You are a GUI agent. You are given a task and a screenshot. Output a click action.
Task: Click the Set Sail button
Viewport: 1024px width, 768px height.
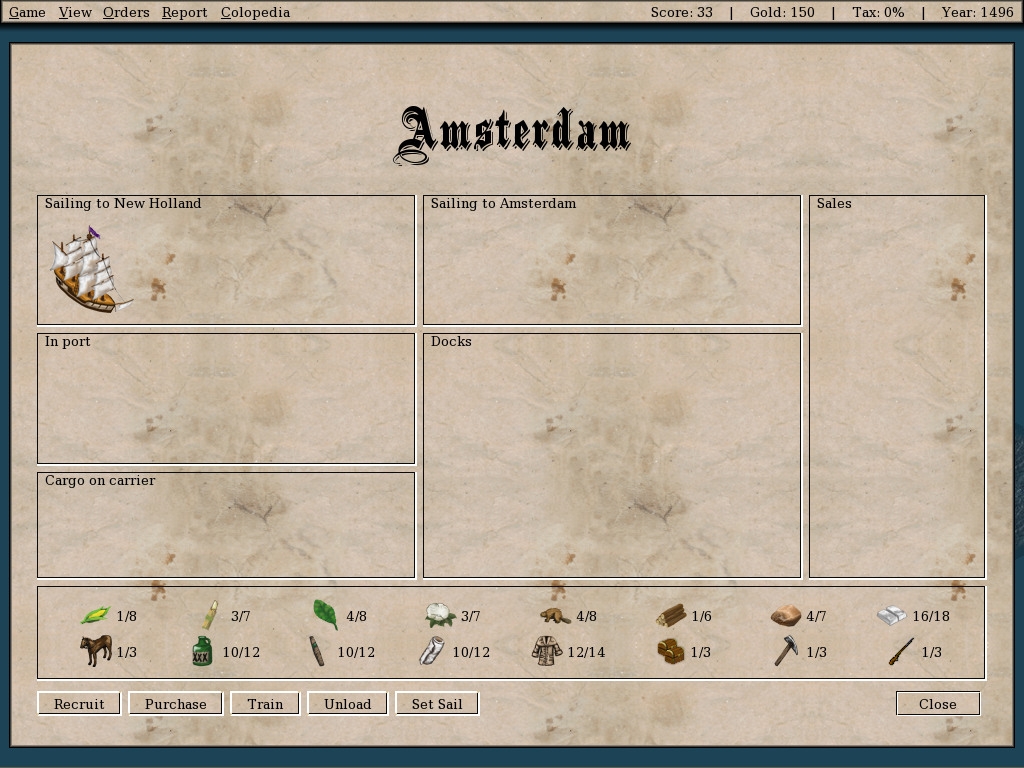pos(437,704)
